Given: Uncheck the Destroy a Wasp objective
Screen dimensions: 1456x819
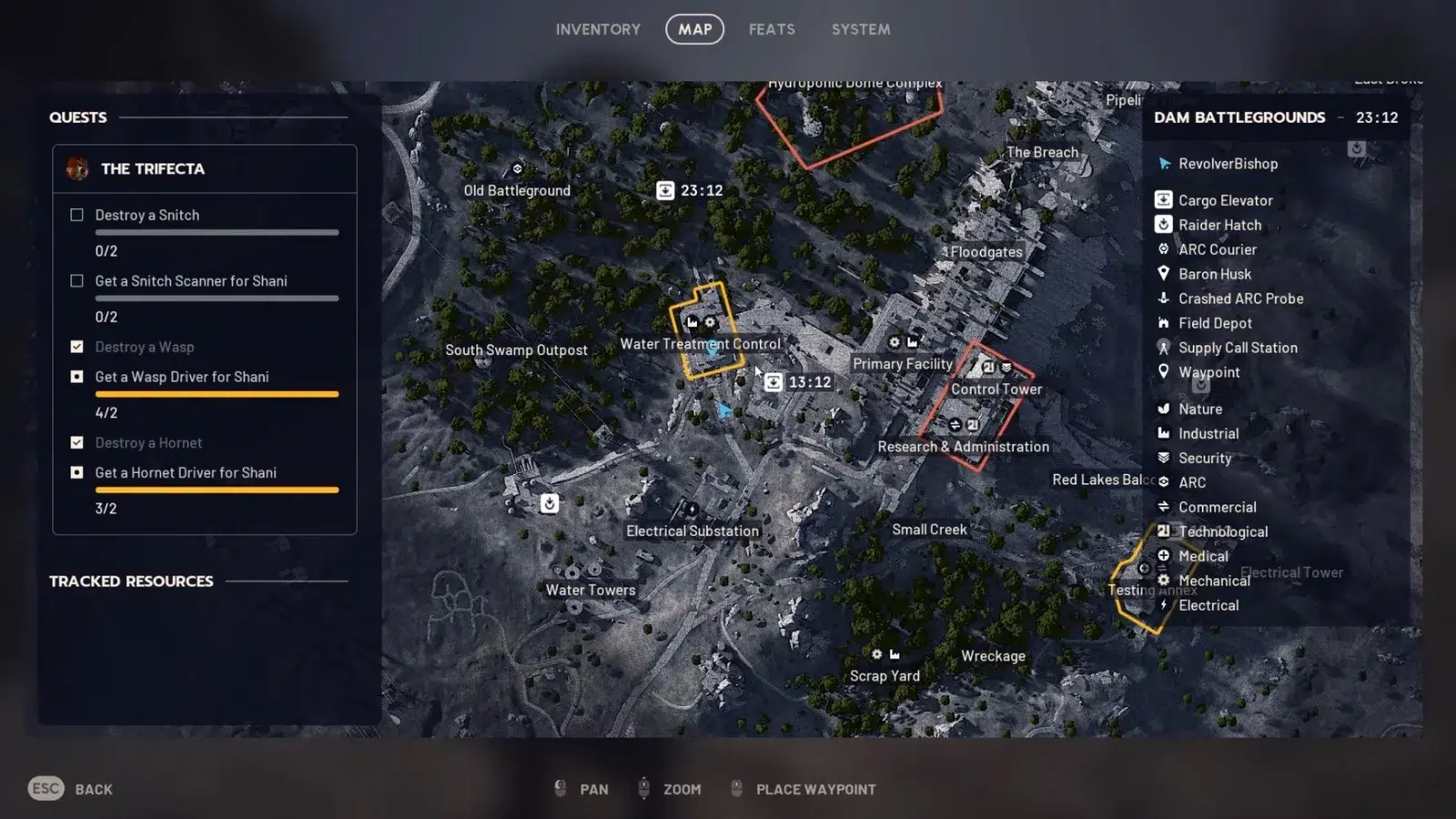Looking at the screenshot, I should [x=77, y=347].
